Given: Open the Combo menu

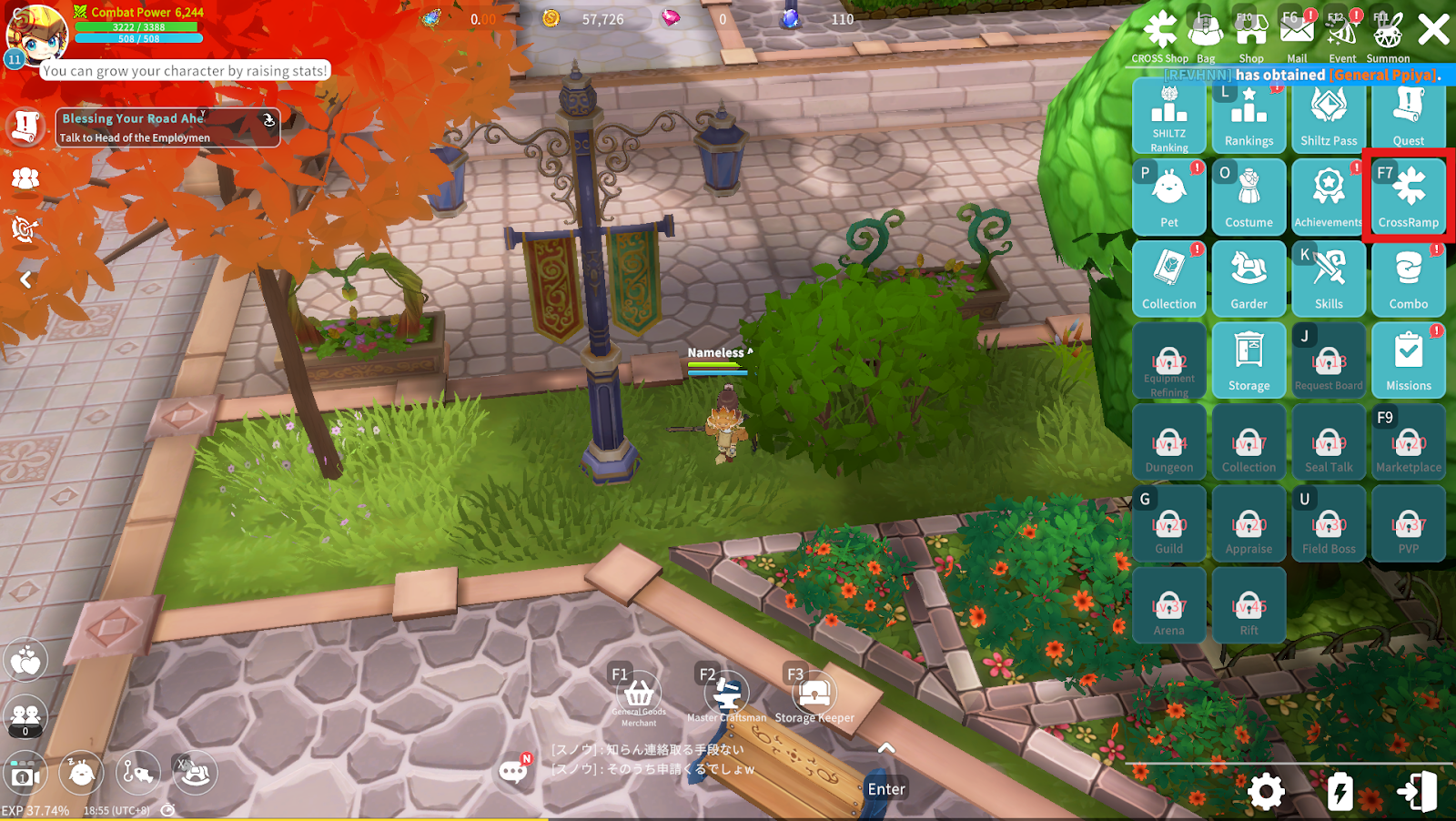Looking at the screenshot, I should [1408, 278].
